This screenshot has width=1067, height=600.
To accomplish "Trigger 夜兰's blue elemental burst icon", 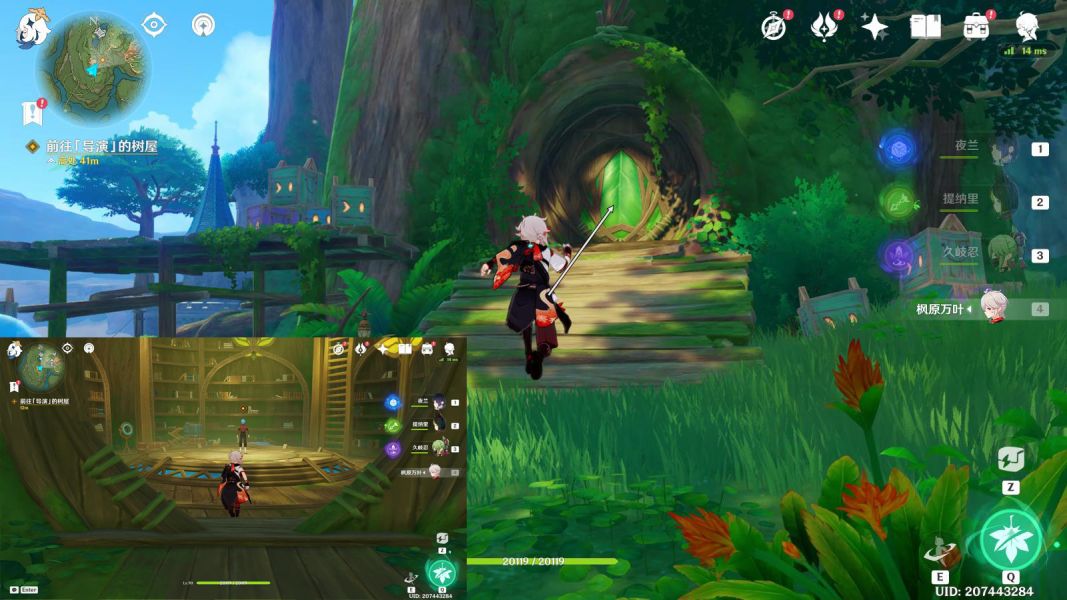I will pos(898,149).
